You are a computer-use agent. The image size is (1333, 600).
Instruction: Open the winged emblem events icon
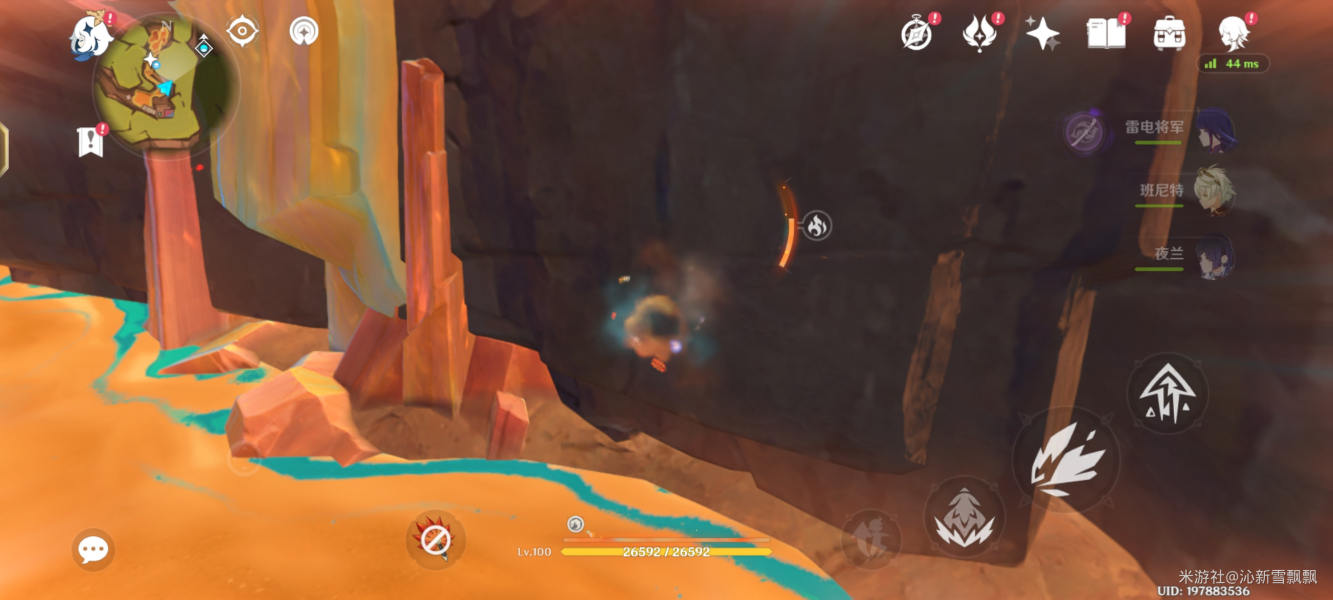(x=979, y=34)
